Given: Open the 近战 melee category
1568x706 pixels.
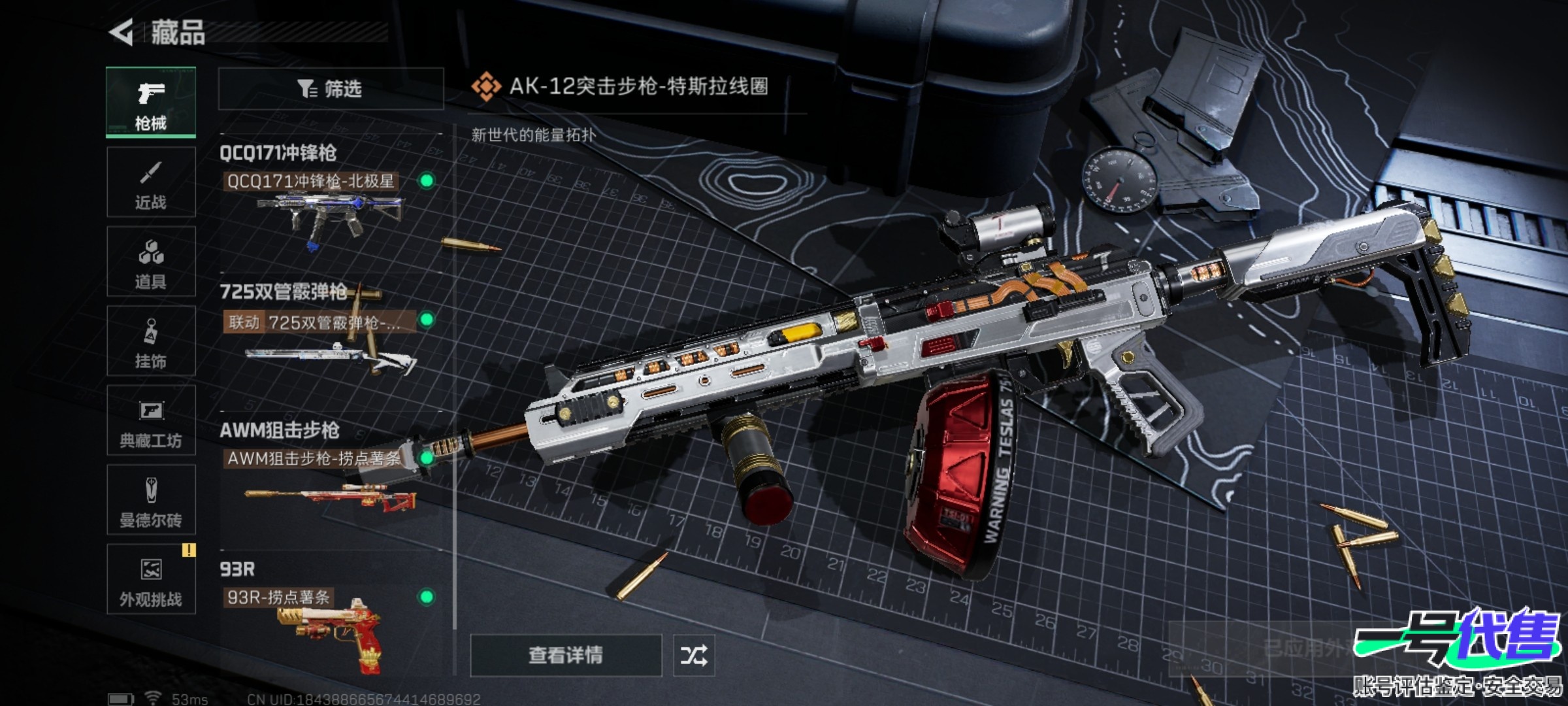Looking at the screenshot, I should pyautogui.click(x=151, y=182).
